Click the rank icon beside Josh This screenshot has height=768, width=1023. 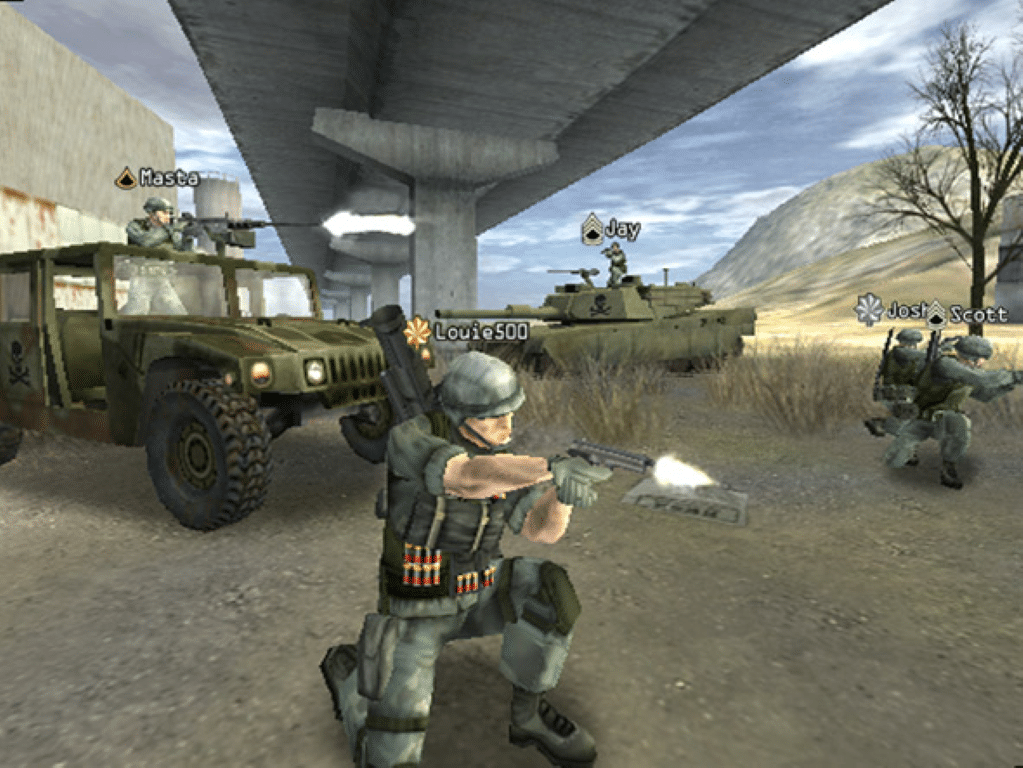click(x=868, y=310)
